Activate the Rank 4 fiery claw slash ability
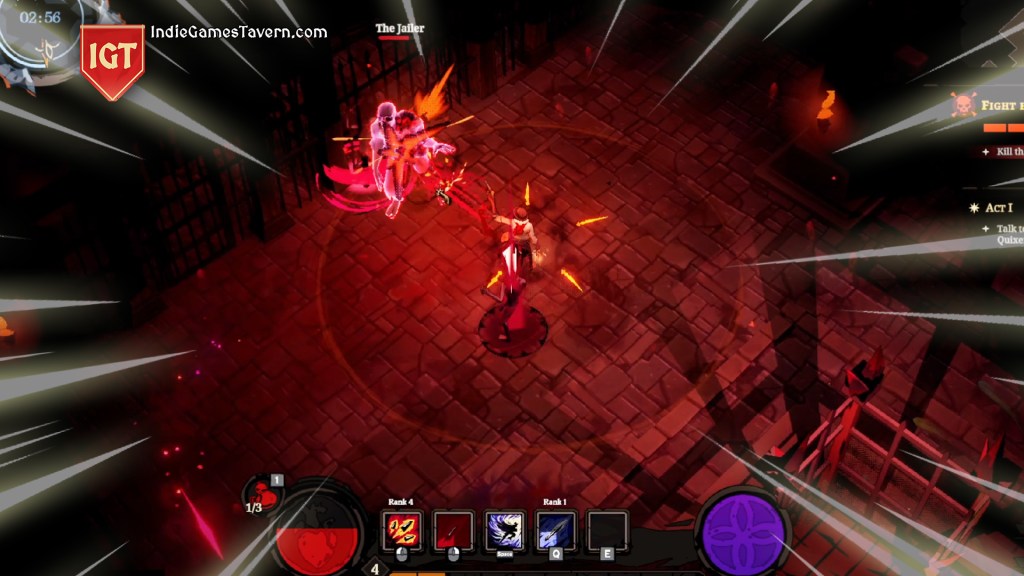The height and width of the screenshot is (576, 1024). (402, 530)
